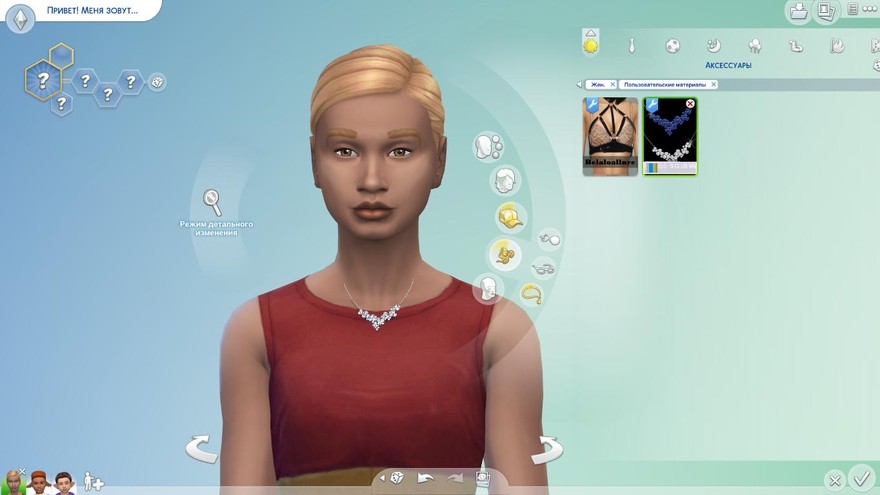Open the athletic soccer ball outfit category
Image resolution: width=880 pixels, height=495 pixels.
coord(673,46)
